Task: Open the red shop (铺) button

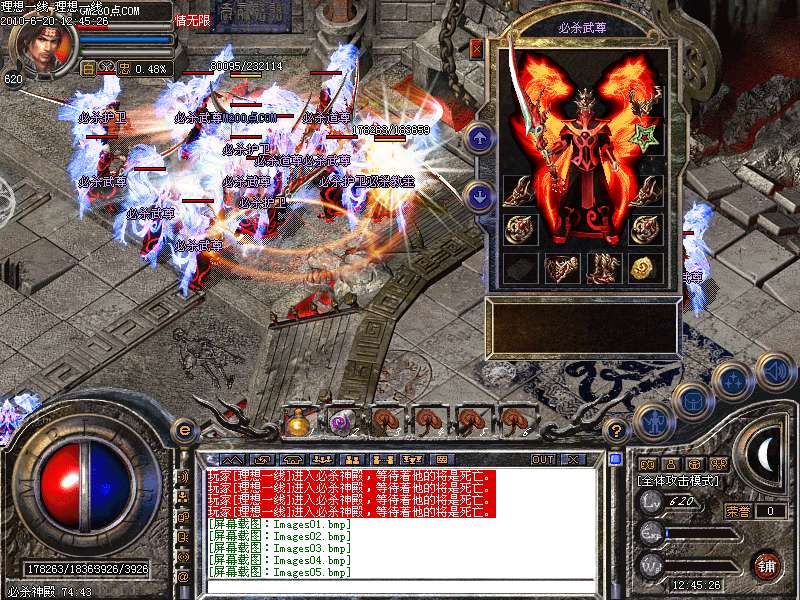Action: point(766,566)
